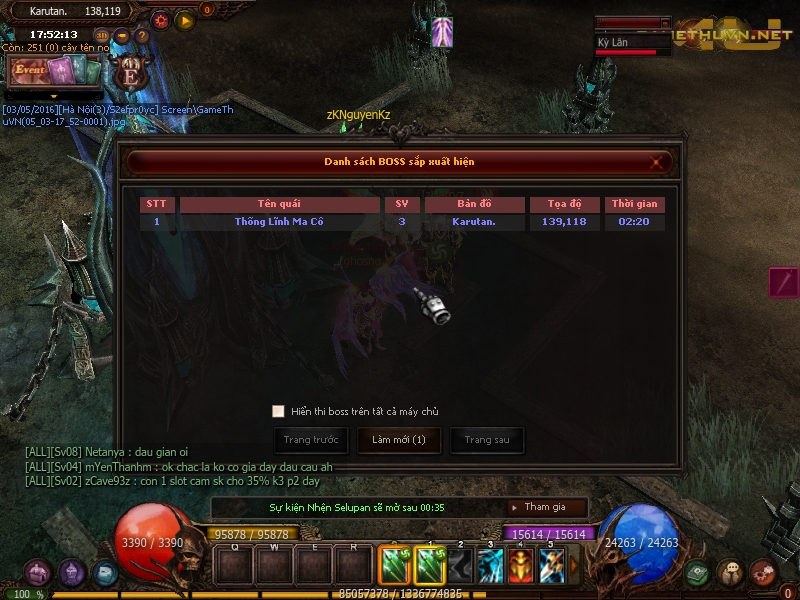Expand the skill bar arrow
The height and width of the screenshot is (600, 800).
574,567
